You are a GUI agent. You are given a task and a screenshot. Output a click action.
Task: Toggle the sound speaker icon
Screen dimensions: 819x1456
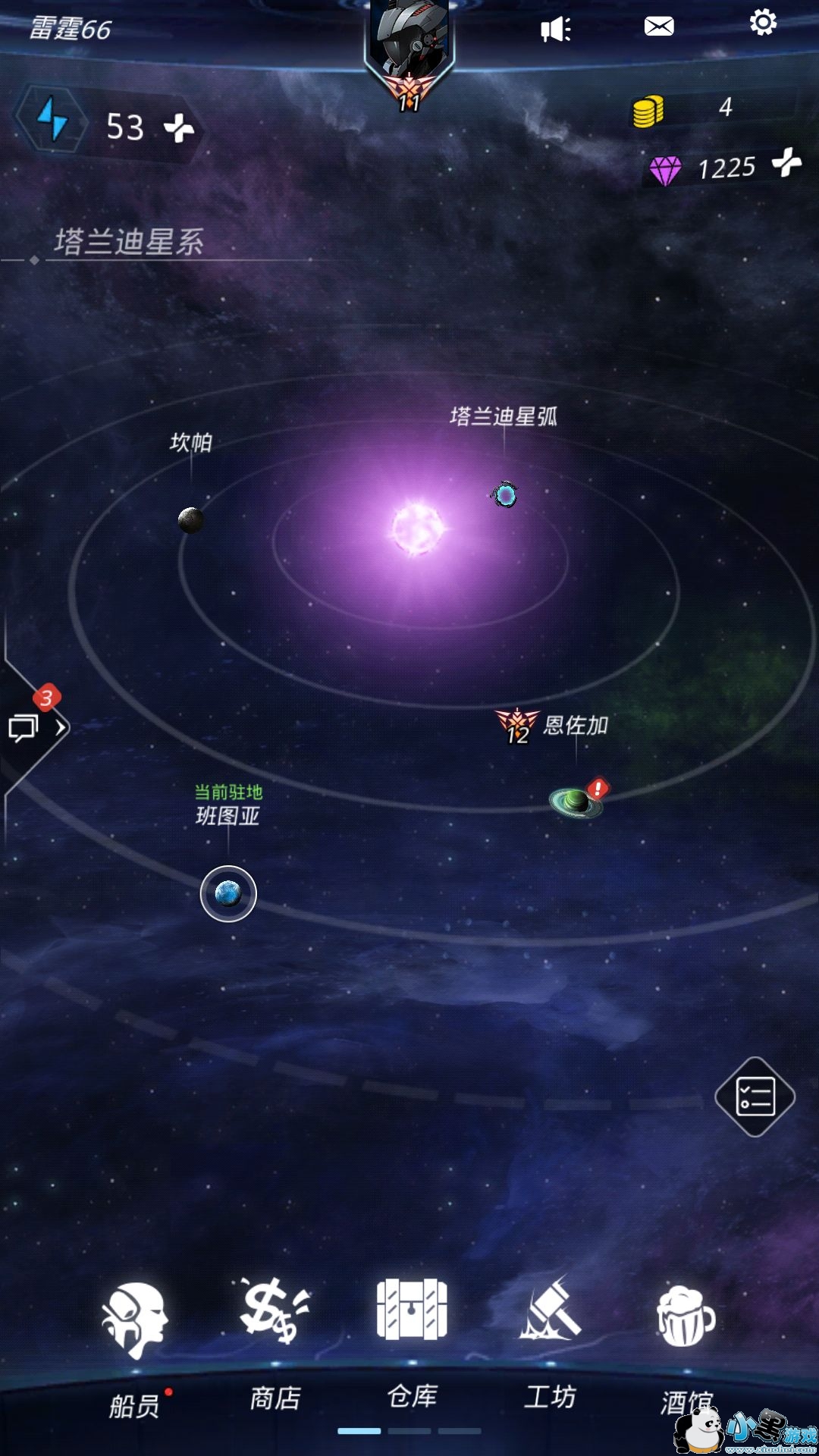pyautogui.click(x=555, y=30)
